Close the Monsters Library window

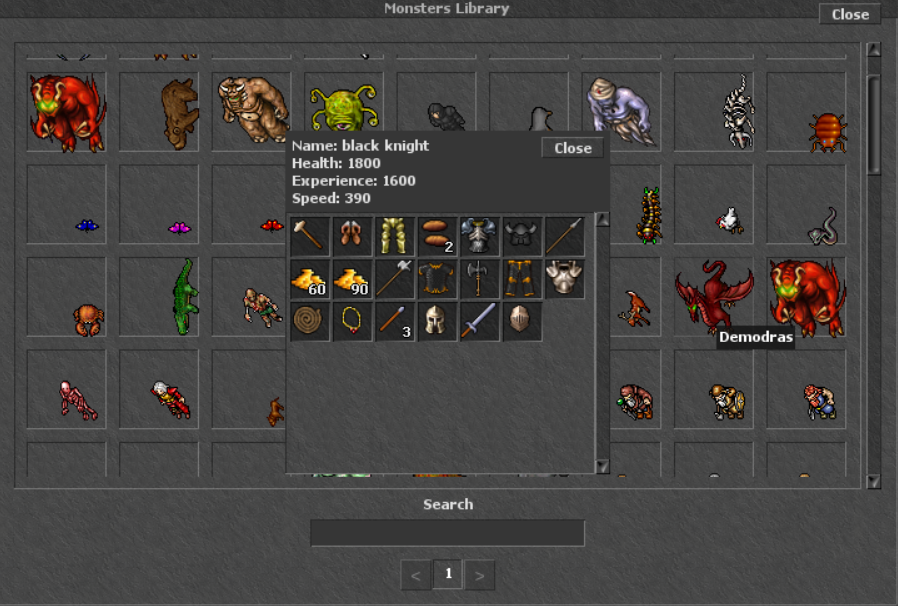[850, 14]
